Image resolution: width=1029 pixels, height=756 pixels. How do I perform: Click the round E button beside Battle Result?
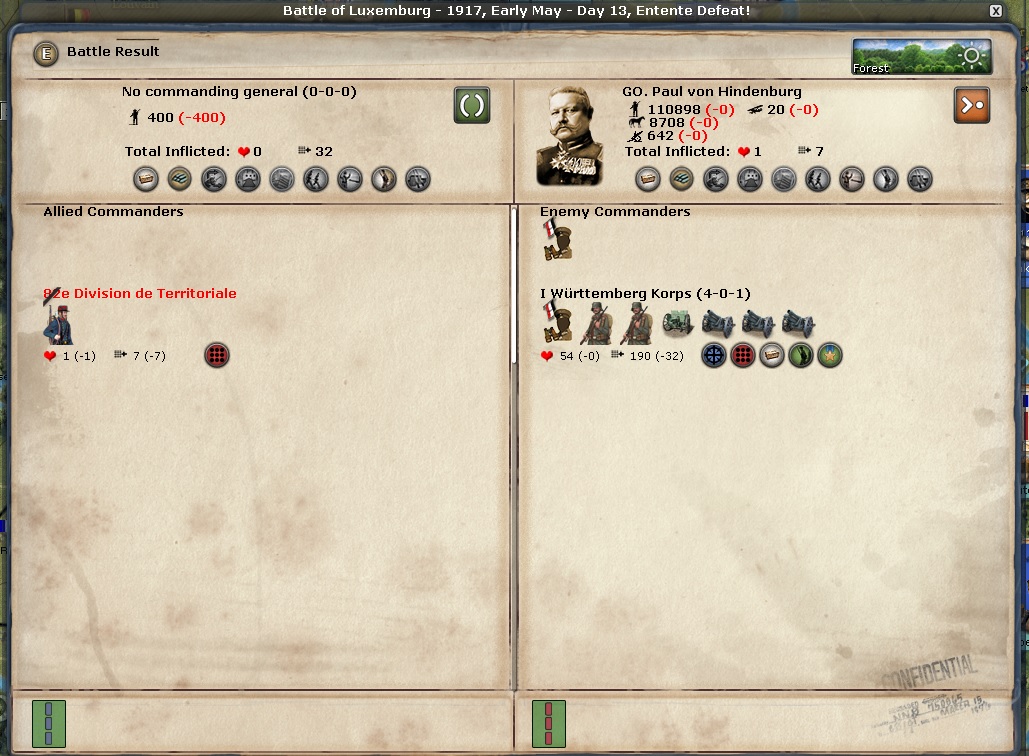coord(46,53)
